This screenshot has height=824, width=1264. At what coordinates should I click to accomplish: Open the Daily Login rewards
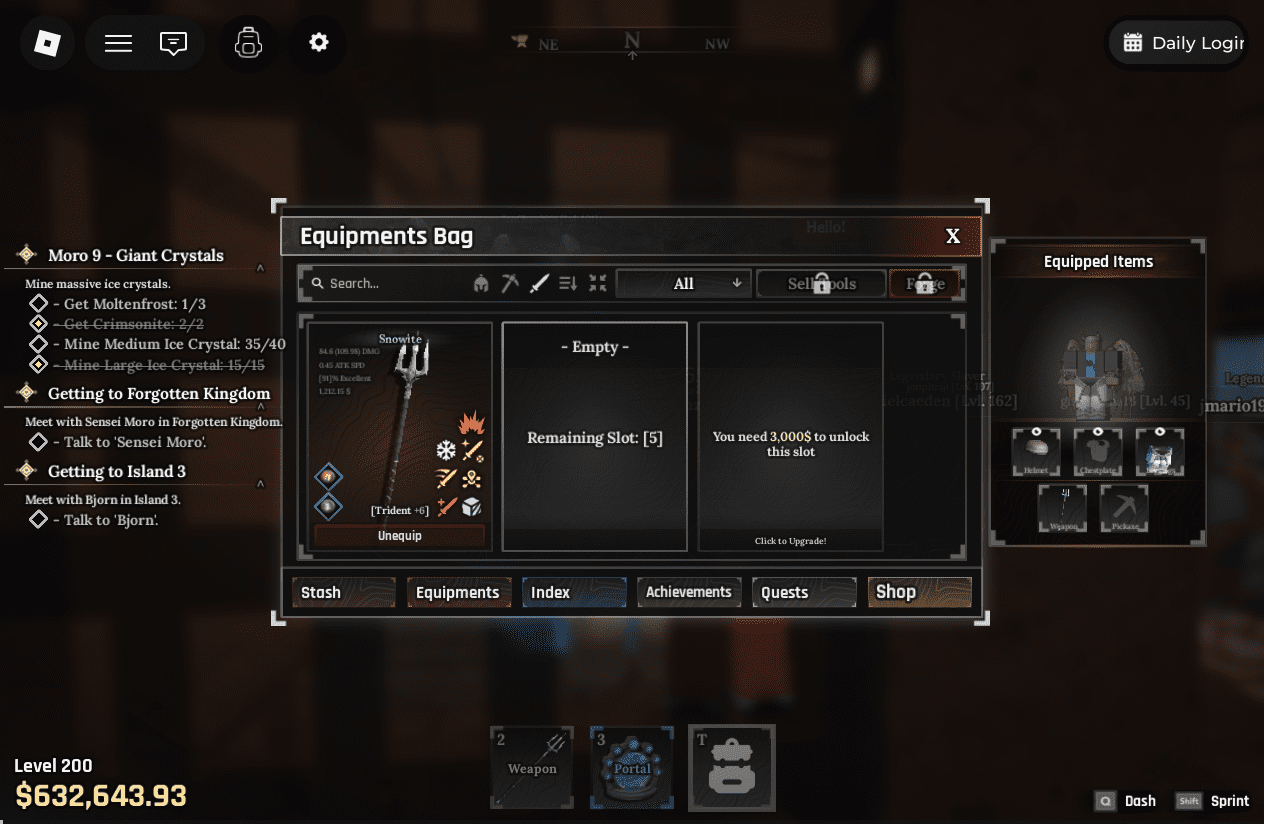point(1184,43)
